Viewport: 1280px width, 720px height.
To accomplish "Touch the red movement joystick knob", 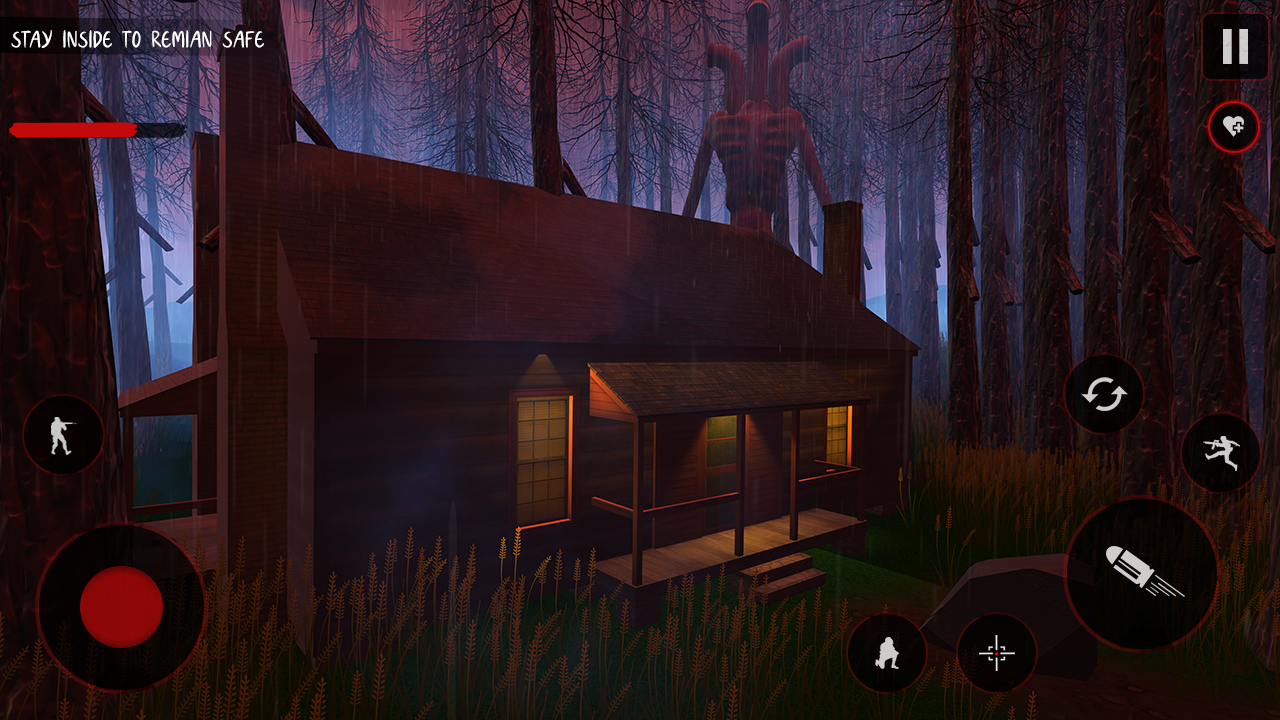I will (x=121, y=606).
